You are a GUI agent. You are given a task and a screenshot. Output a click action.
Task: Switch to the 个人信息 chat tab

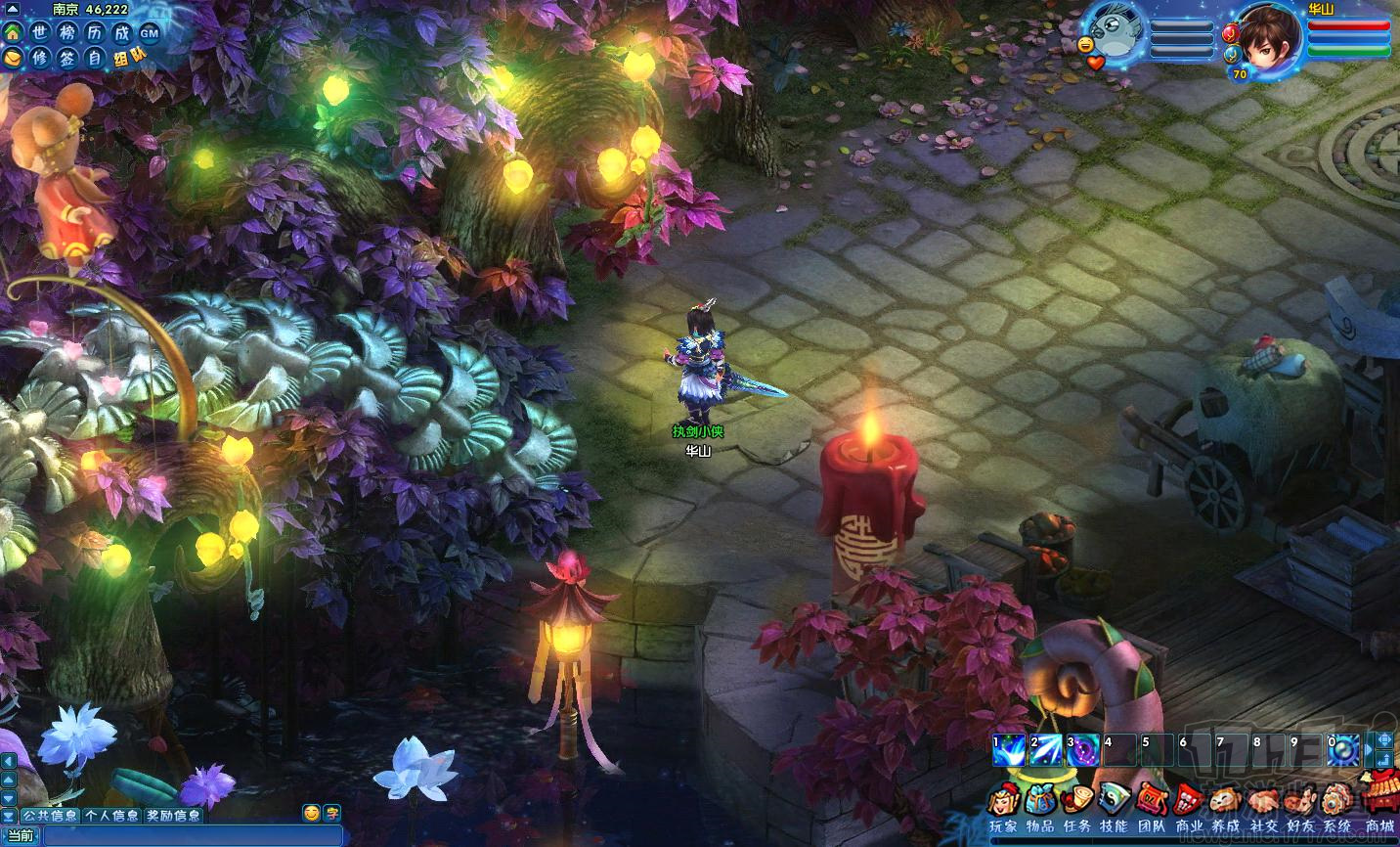pyautogui.click(x=110, y=815)
